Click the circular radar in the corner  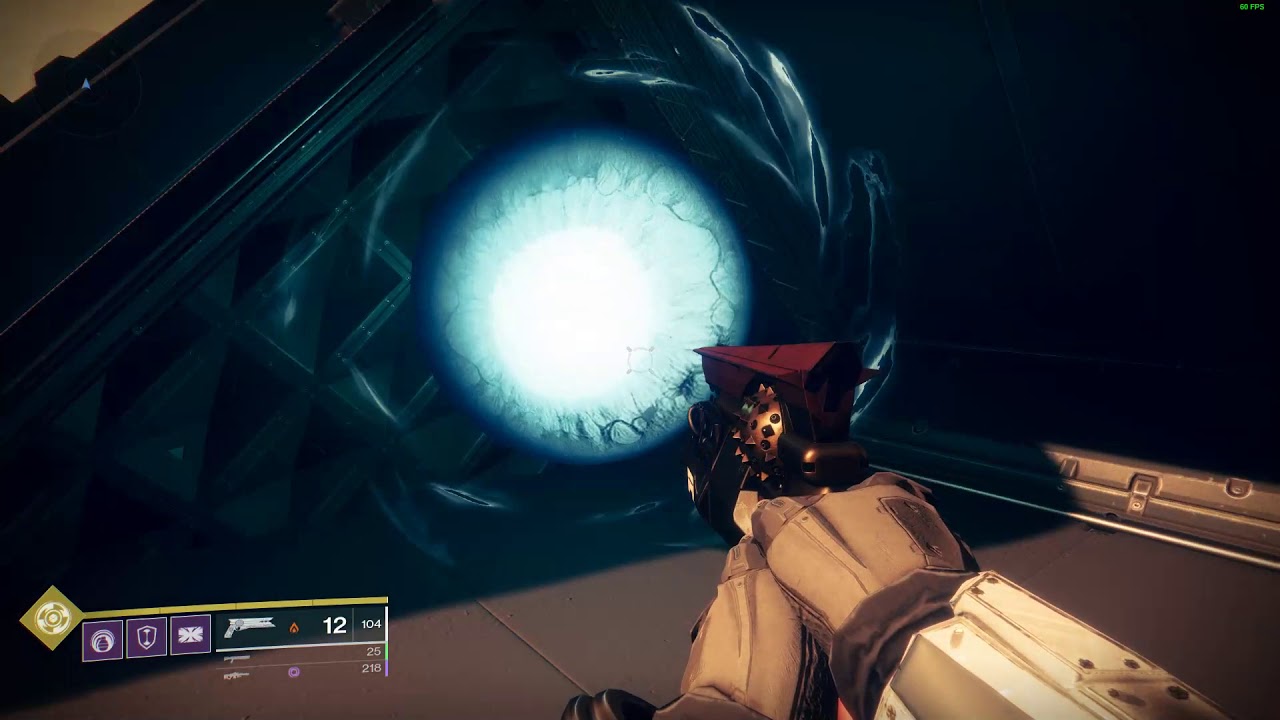(x=86, y=85)
